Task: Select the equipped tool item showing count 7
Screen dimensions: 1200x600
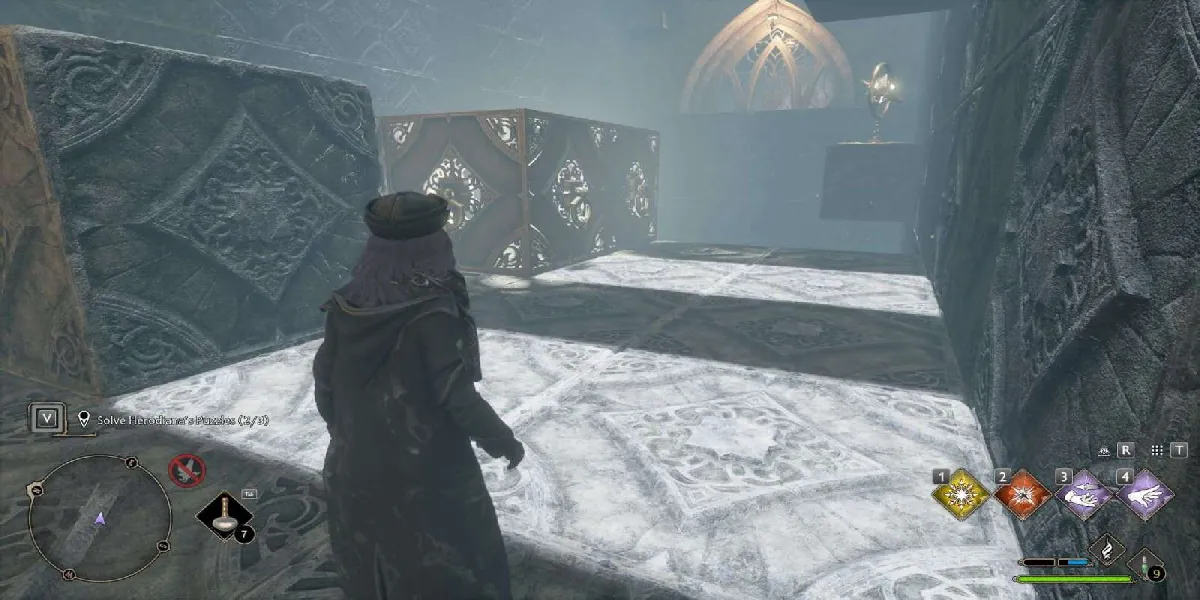Action: click(x=222, y=516)
